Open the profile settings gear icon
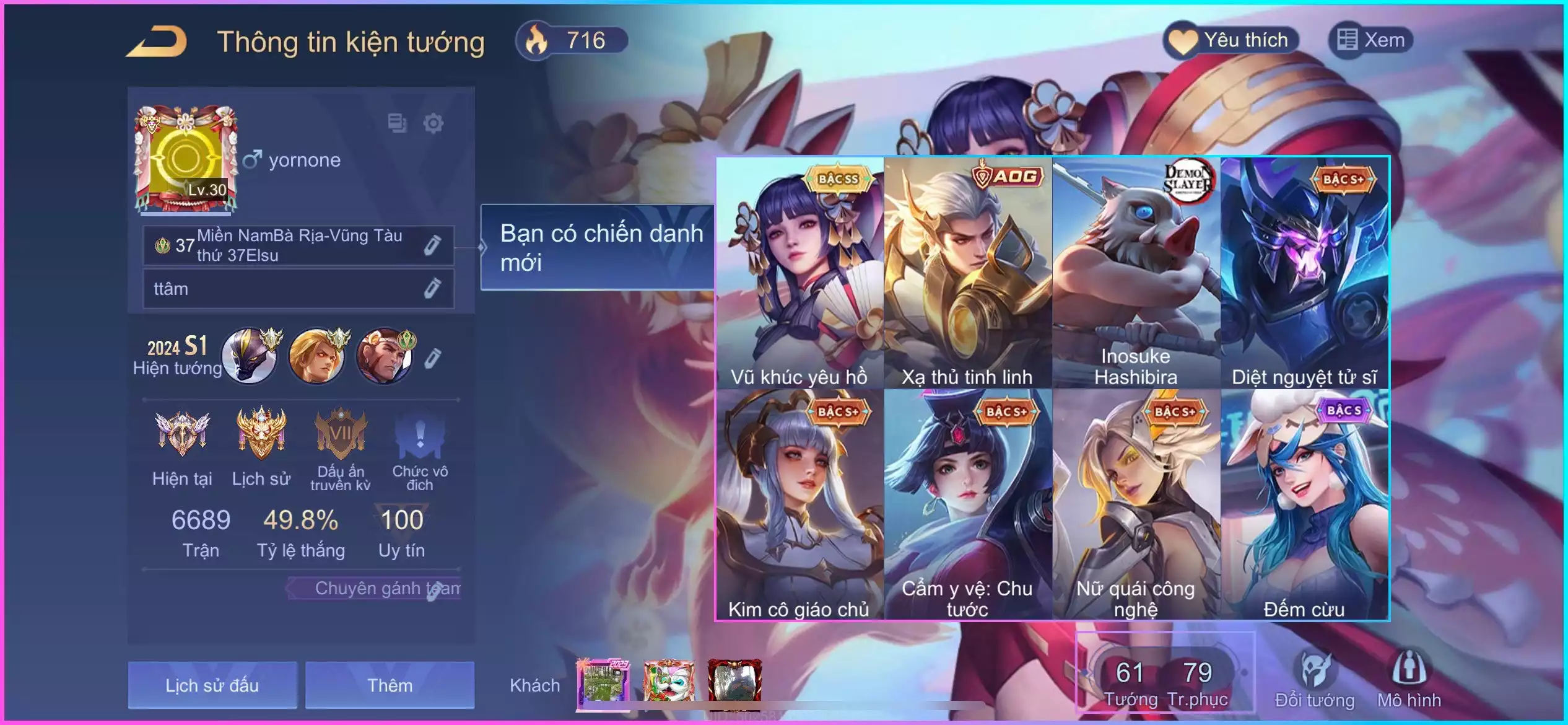 (x=433, y=123)
